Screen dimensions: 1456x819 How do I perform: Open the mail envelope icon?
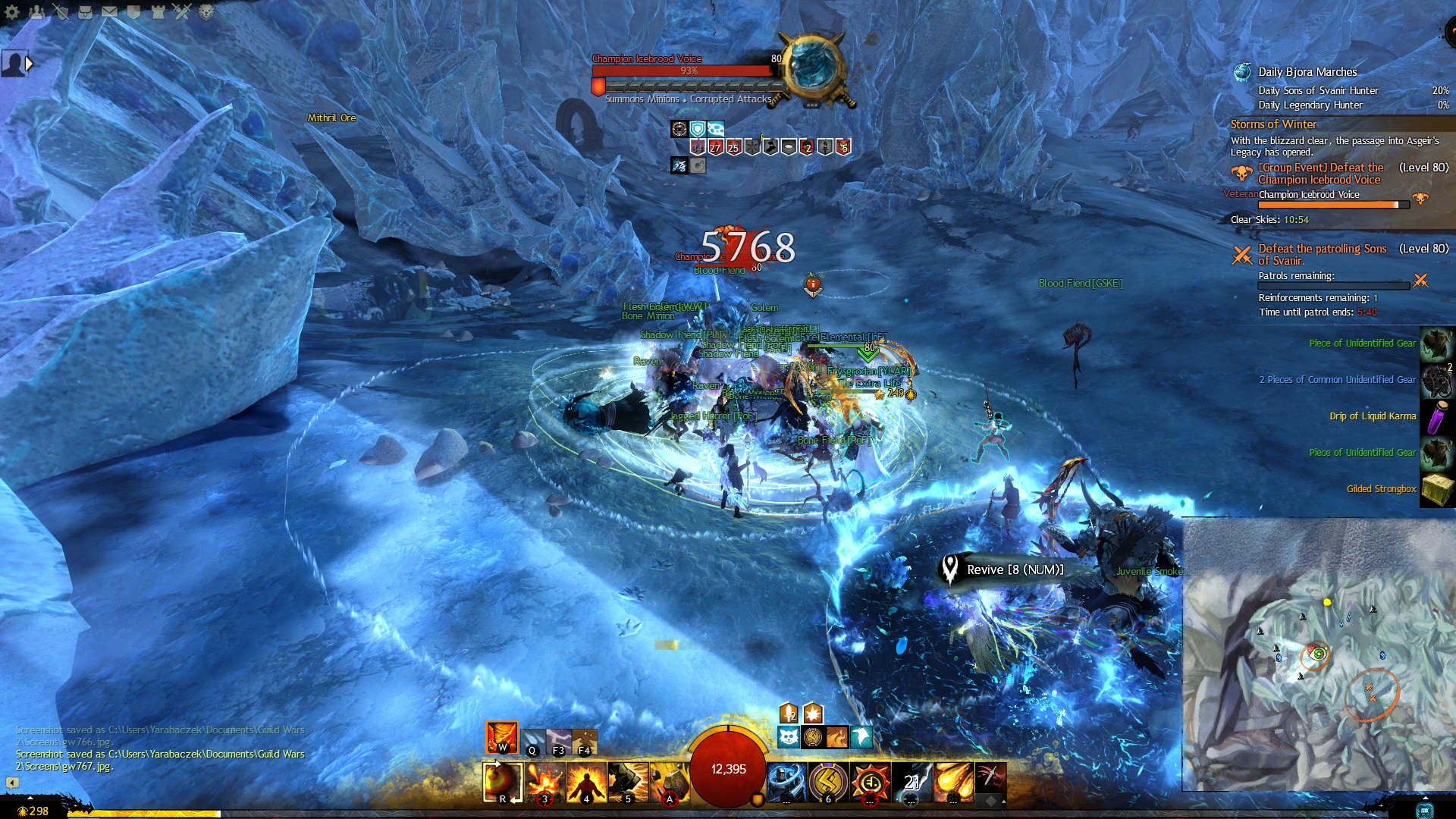tap(109, 11)
